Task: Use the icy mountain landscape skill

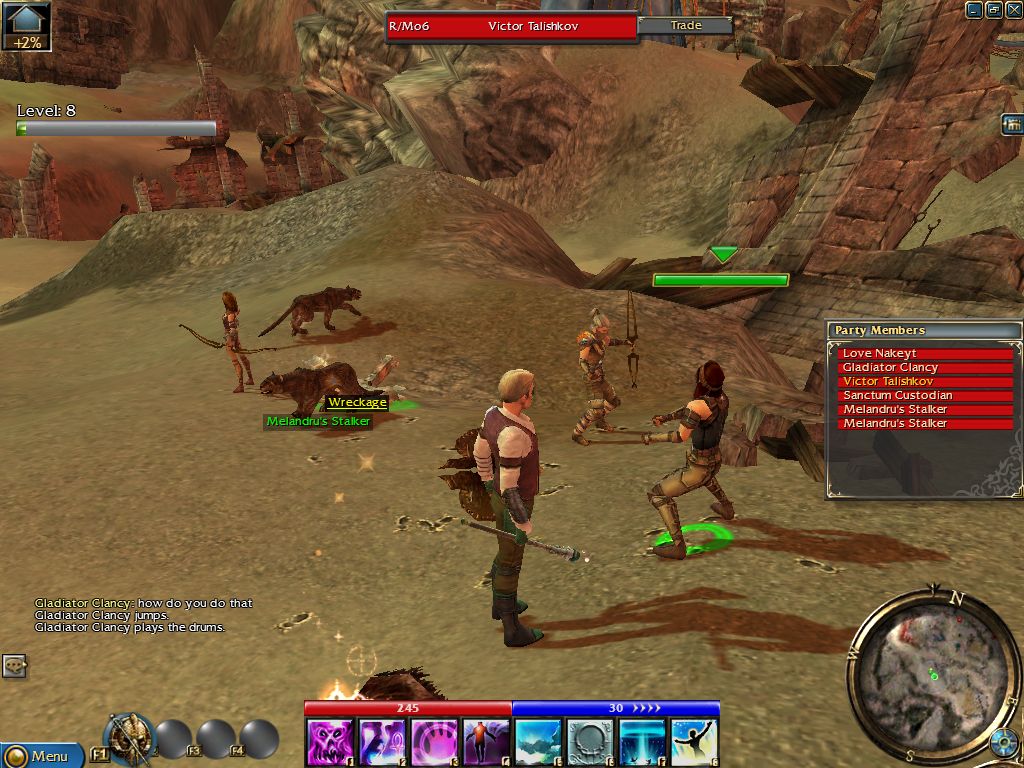Action: pyautogui.click(x=538, y=743)
